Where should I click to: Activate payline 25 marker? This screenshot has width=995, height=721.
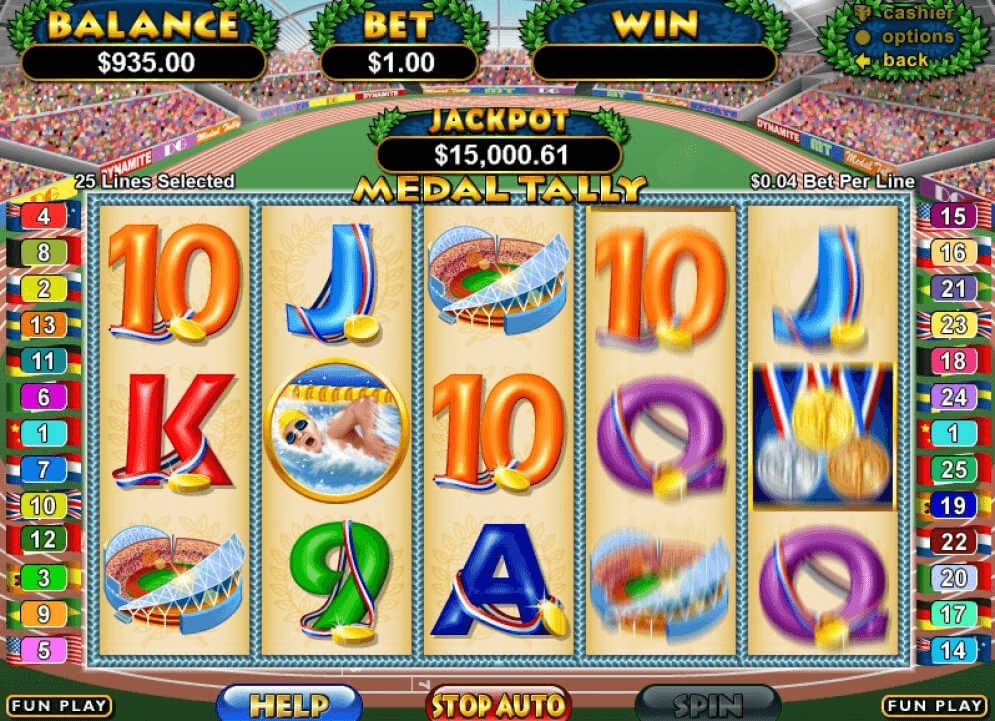[x=953, y=470]
